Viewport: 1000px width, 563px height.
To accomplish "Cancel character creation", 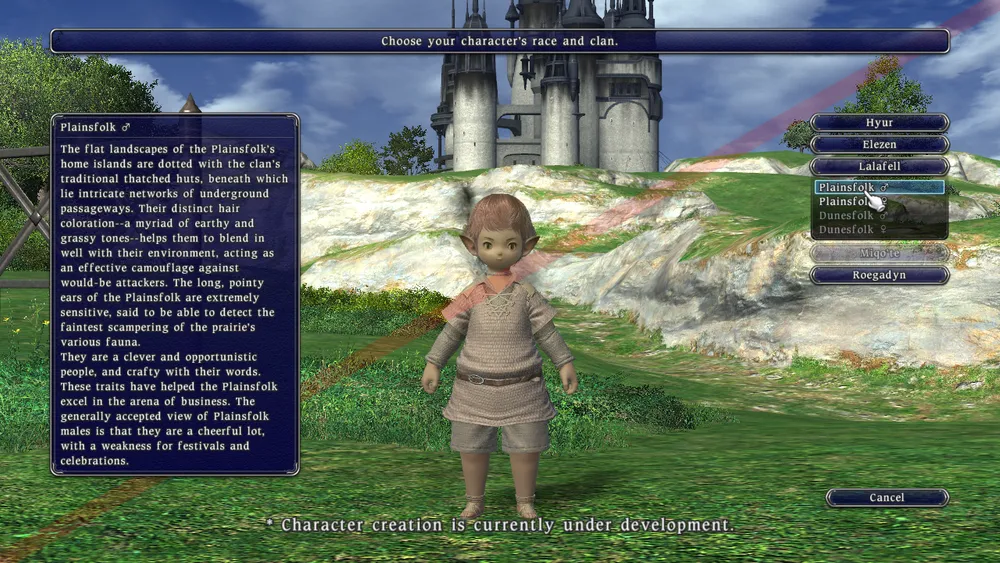I will [x=887, y=498].
